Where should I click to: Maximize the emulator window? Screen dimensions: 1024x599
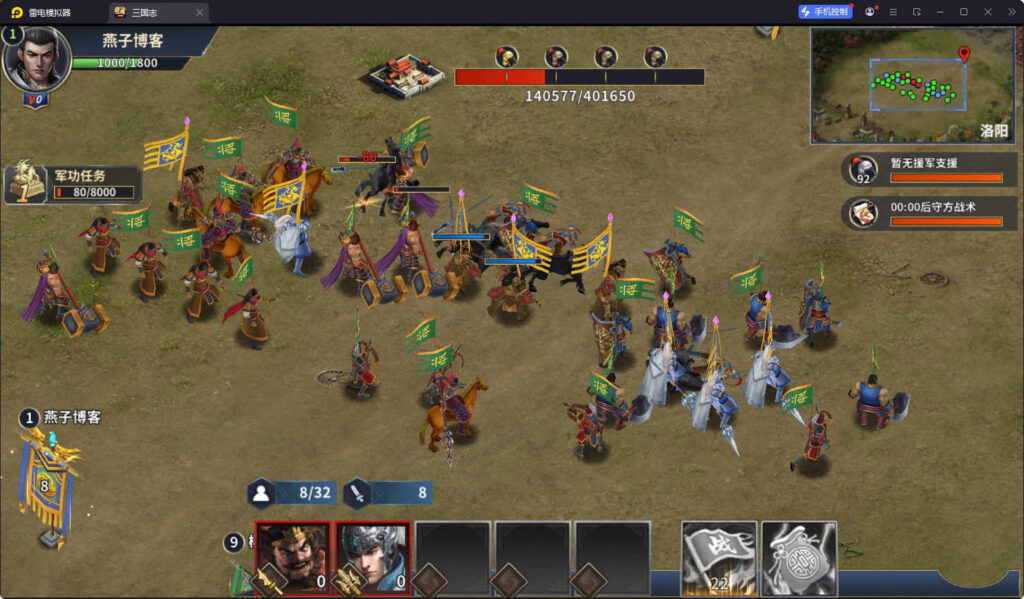tap(963, 12)
